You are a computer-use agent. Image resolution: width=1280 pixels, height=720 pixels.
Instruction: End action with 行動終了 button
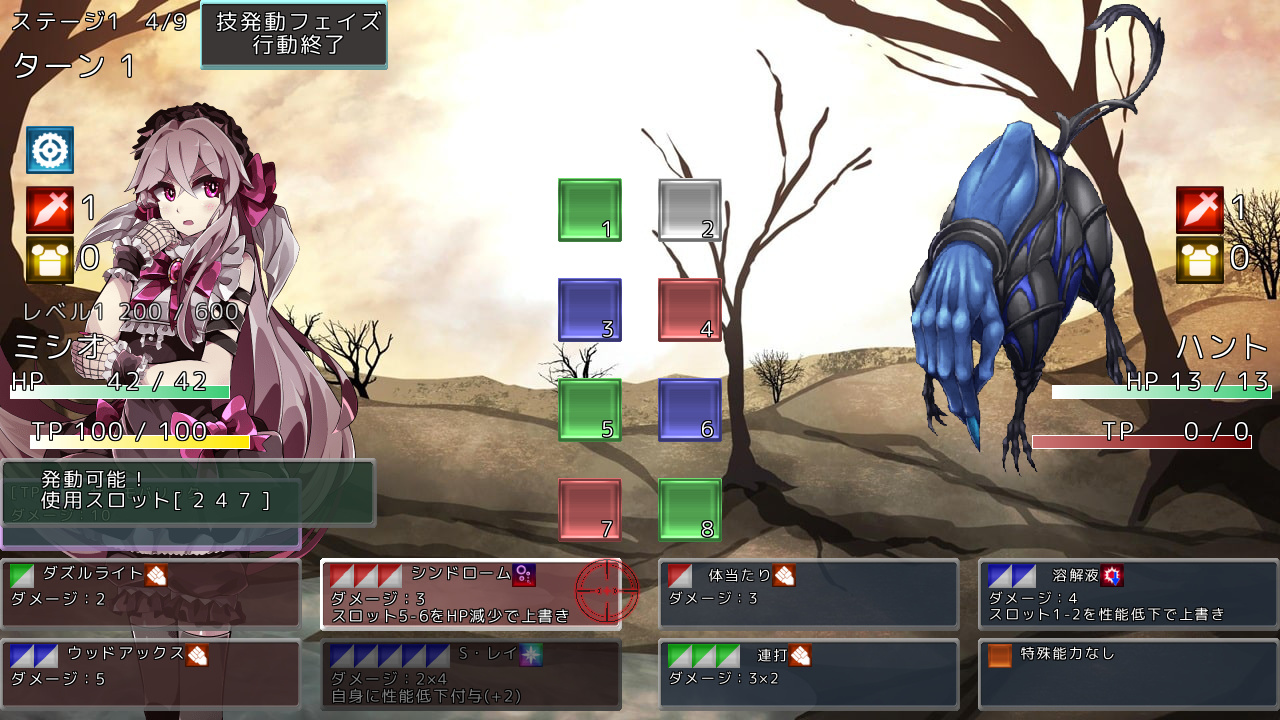[294, 35]
